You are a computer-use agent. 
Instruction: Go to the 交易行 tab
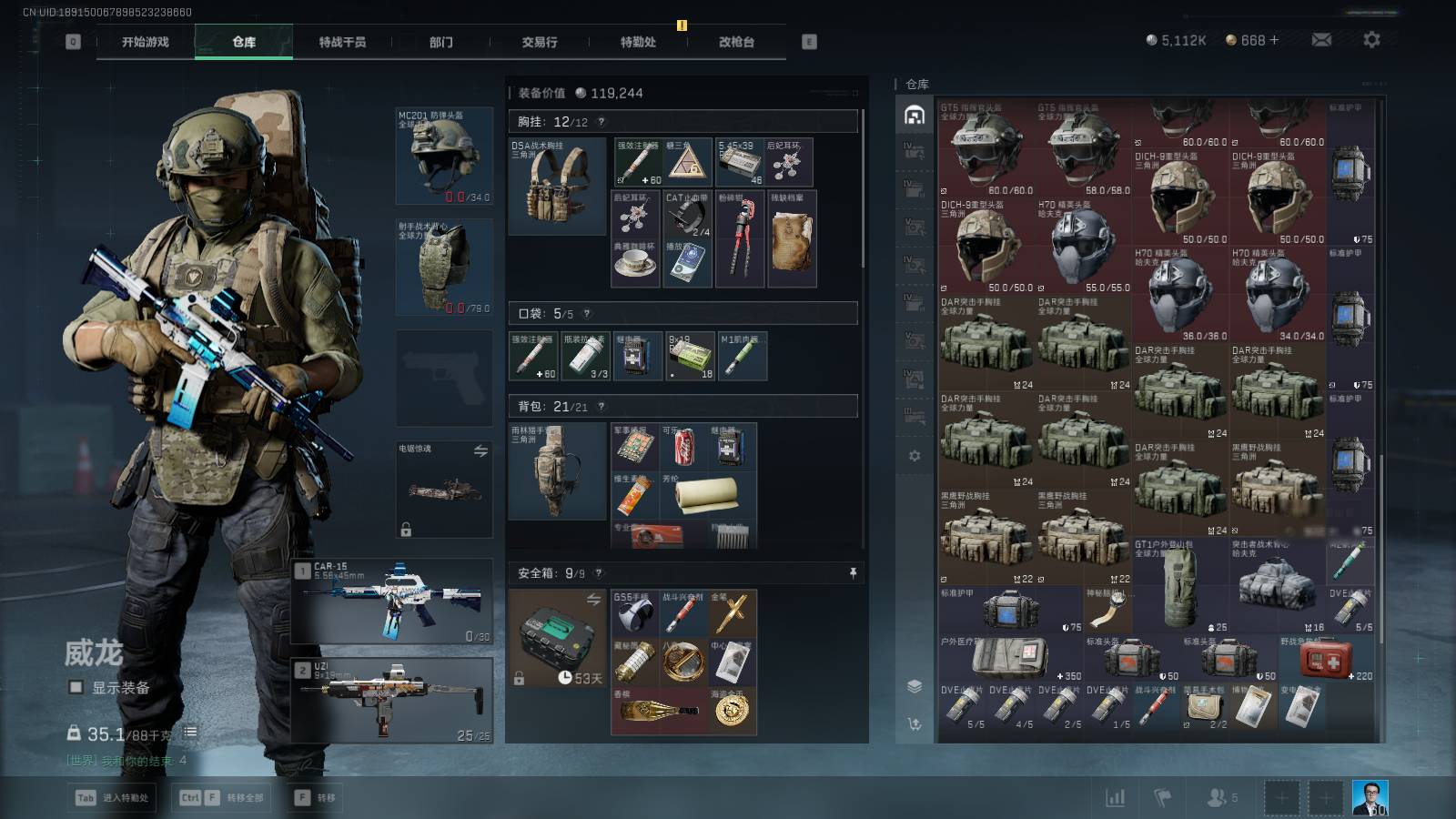(540, 42)
